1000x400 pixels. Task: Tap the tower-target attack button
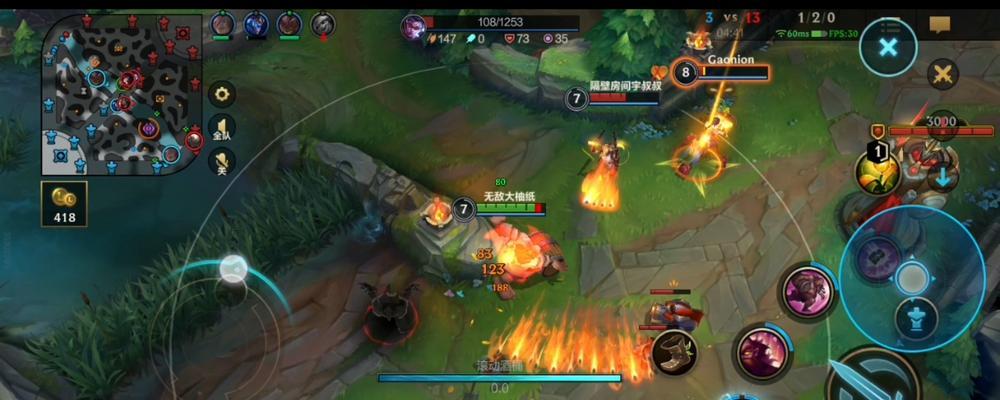click(x=916, y=320)
